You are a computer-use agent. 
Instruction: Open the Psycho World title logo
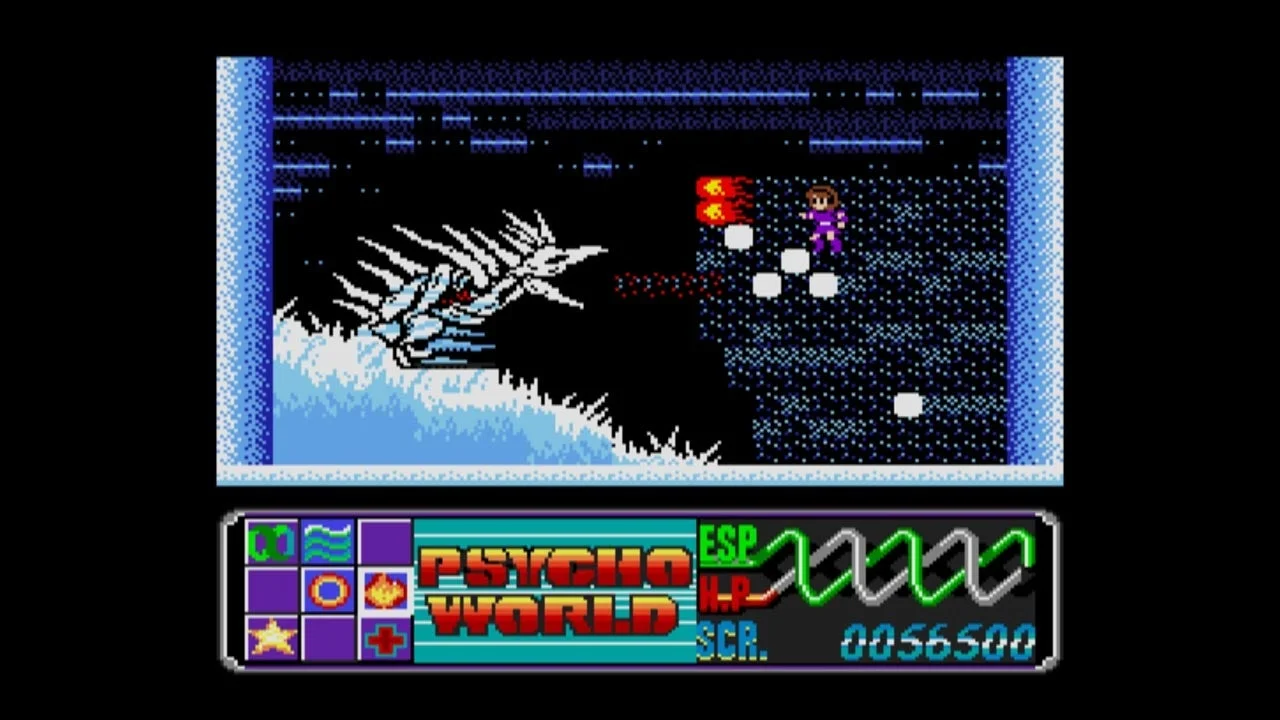point(555,590)
